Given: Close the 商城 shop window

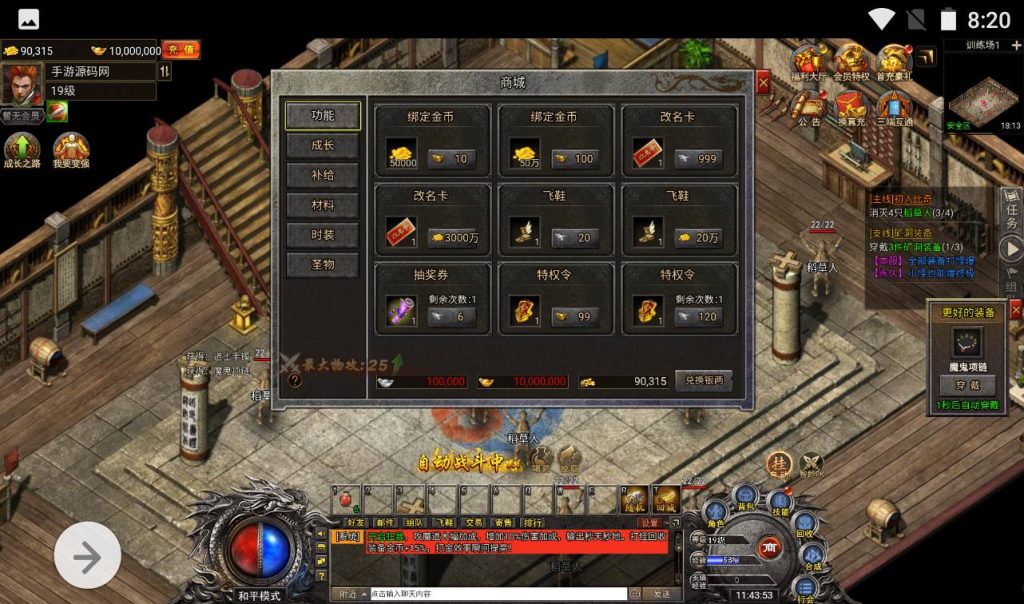Looking at the screenshot, I should (763, 84).
